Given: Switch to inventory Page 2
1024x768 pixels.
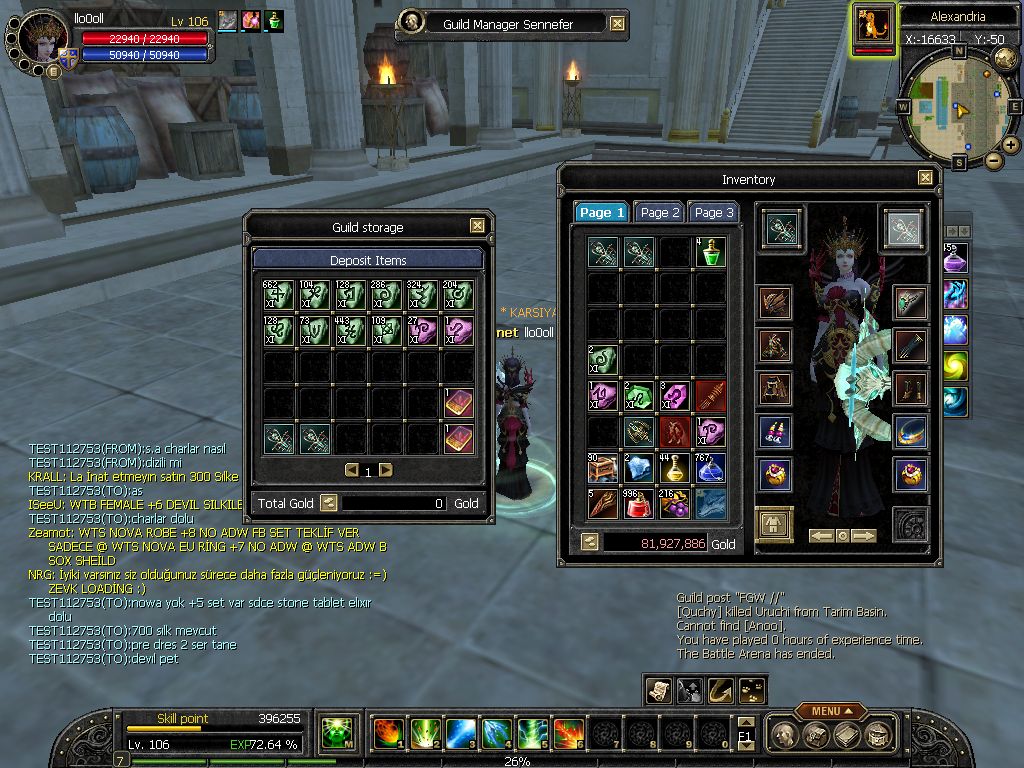Looking at the screenshot, I should pos(660,212).
